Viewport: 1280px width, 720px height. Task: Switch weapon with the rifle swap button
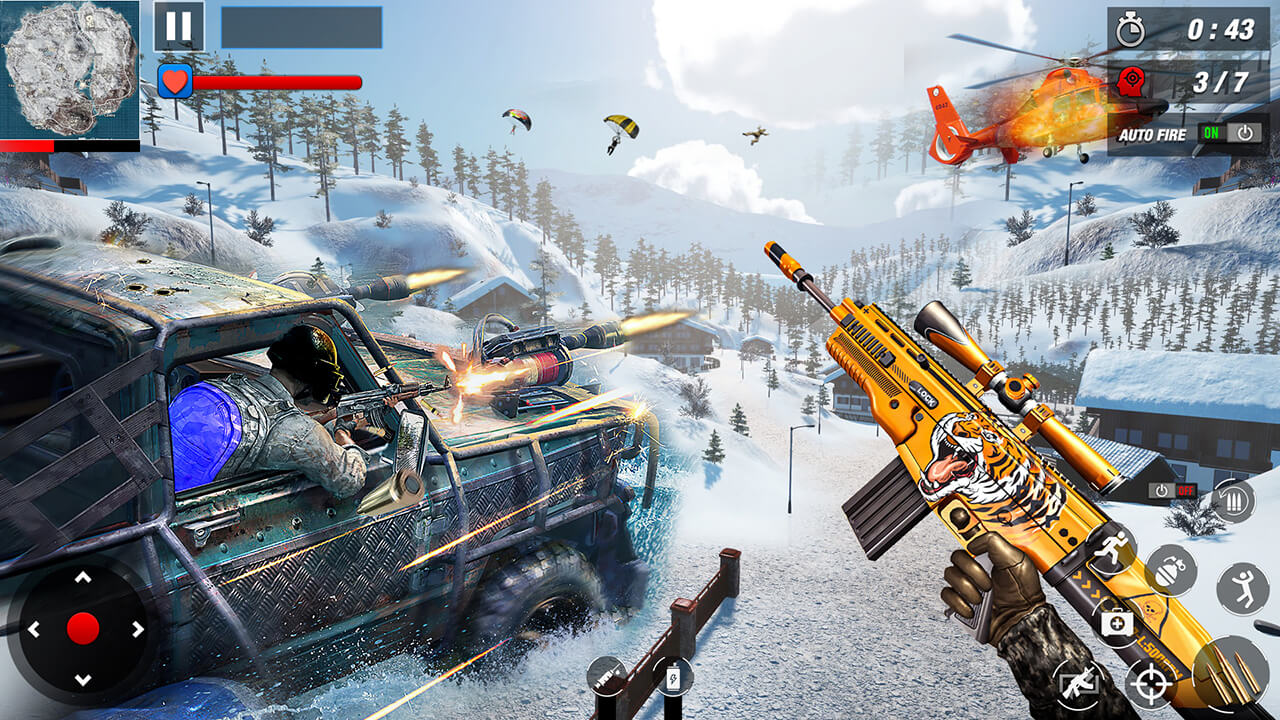click(x=1076, y=685)
